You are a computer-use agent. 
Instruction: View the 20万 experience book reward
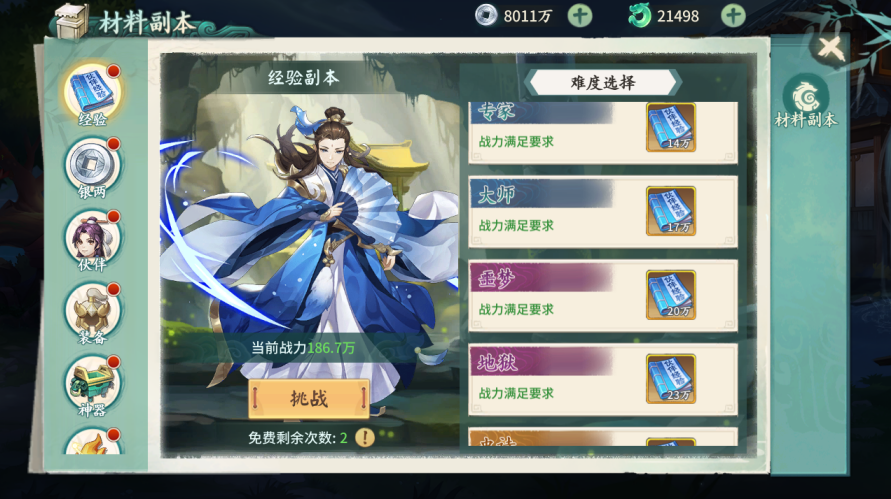coord(671,295)
